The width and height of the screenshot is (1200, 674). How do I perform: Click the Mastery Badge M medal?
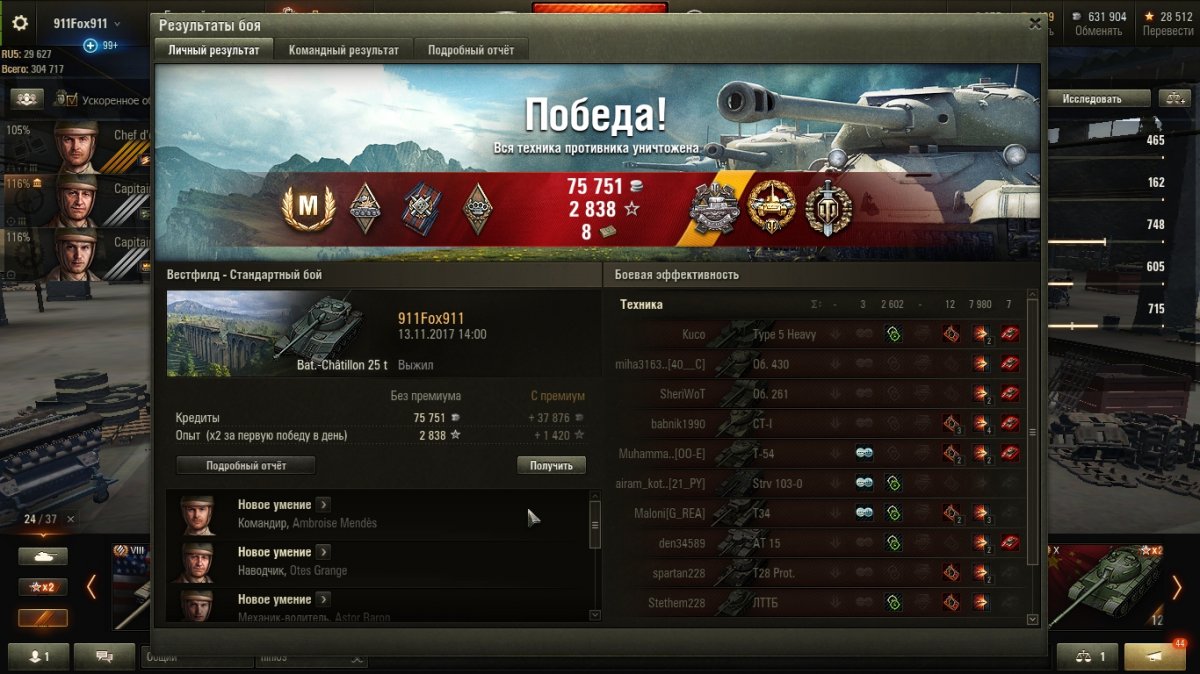point(309,209)
